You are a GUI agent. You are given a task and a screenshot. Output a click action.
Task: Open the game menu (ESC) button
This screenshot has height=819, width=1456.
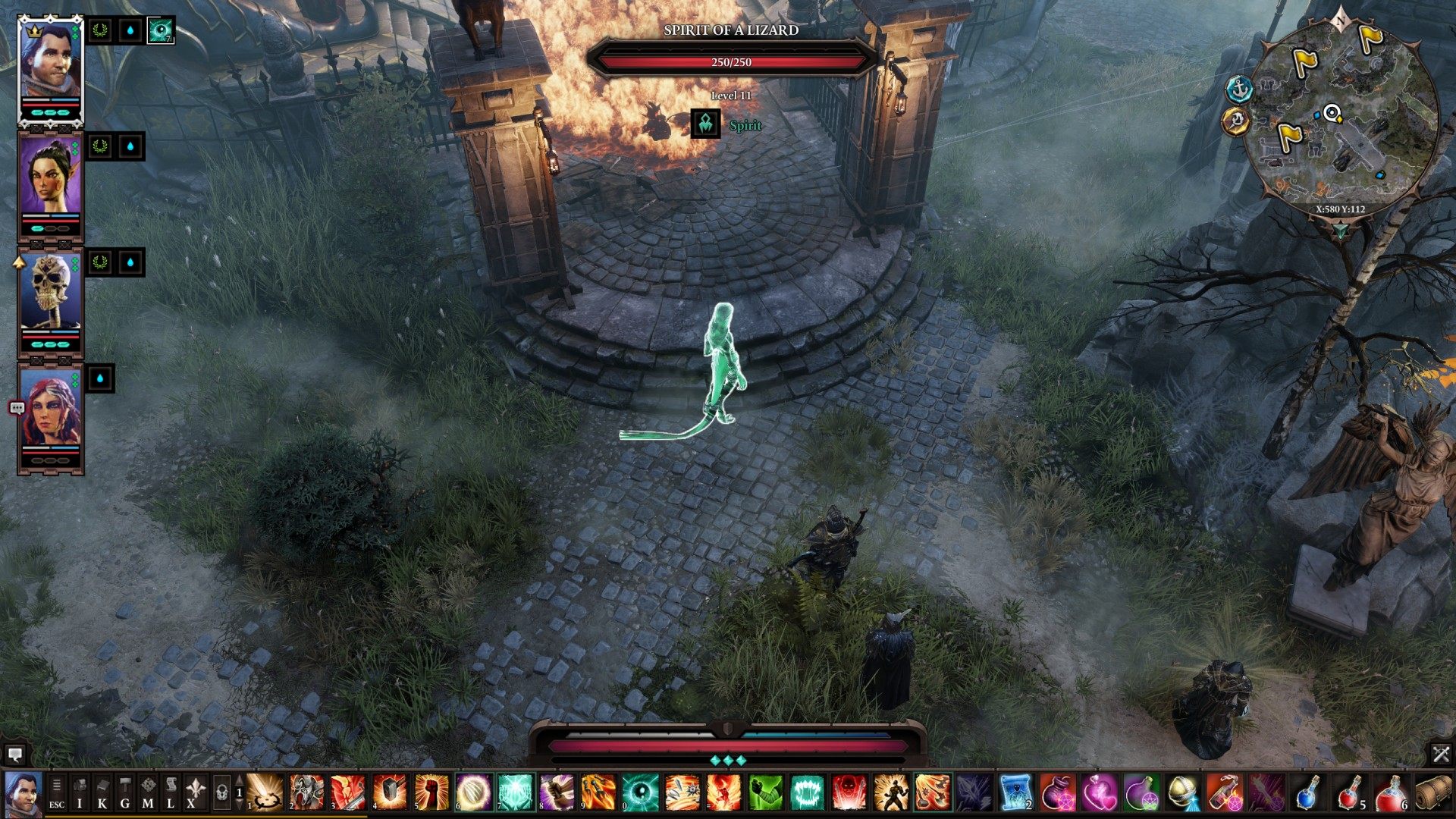pos(57,792)
